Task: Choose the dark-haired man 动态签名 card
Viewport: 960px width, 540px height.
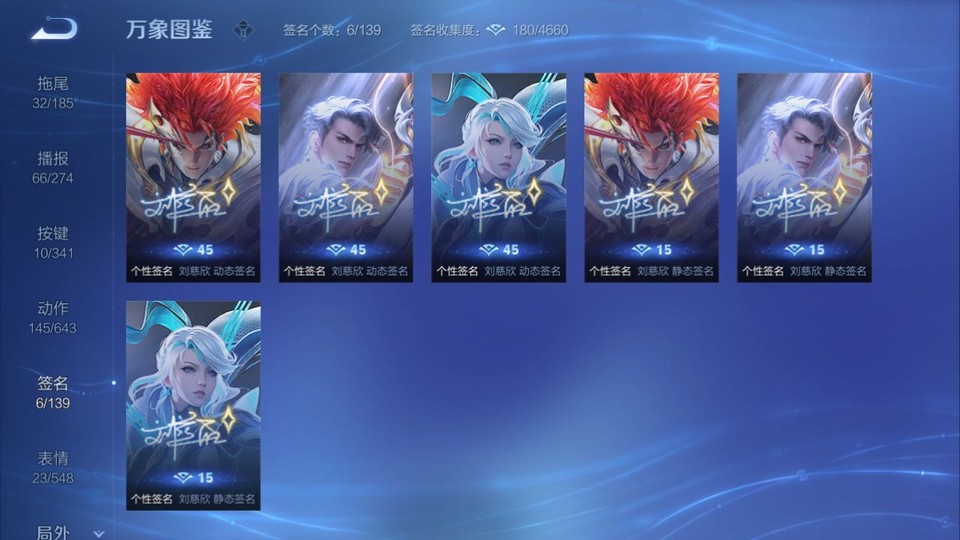Action: 346,176
